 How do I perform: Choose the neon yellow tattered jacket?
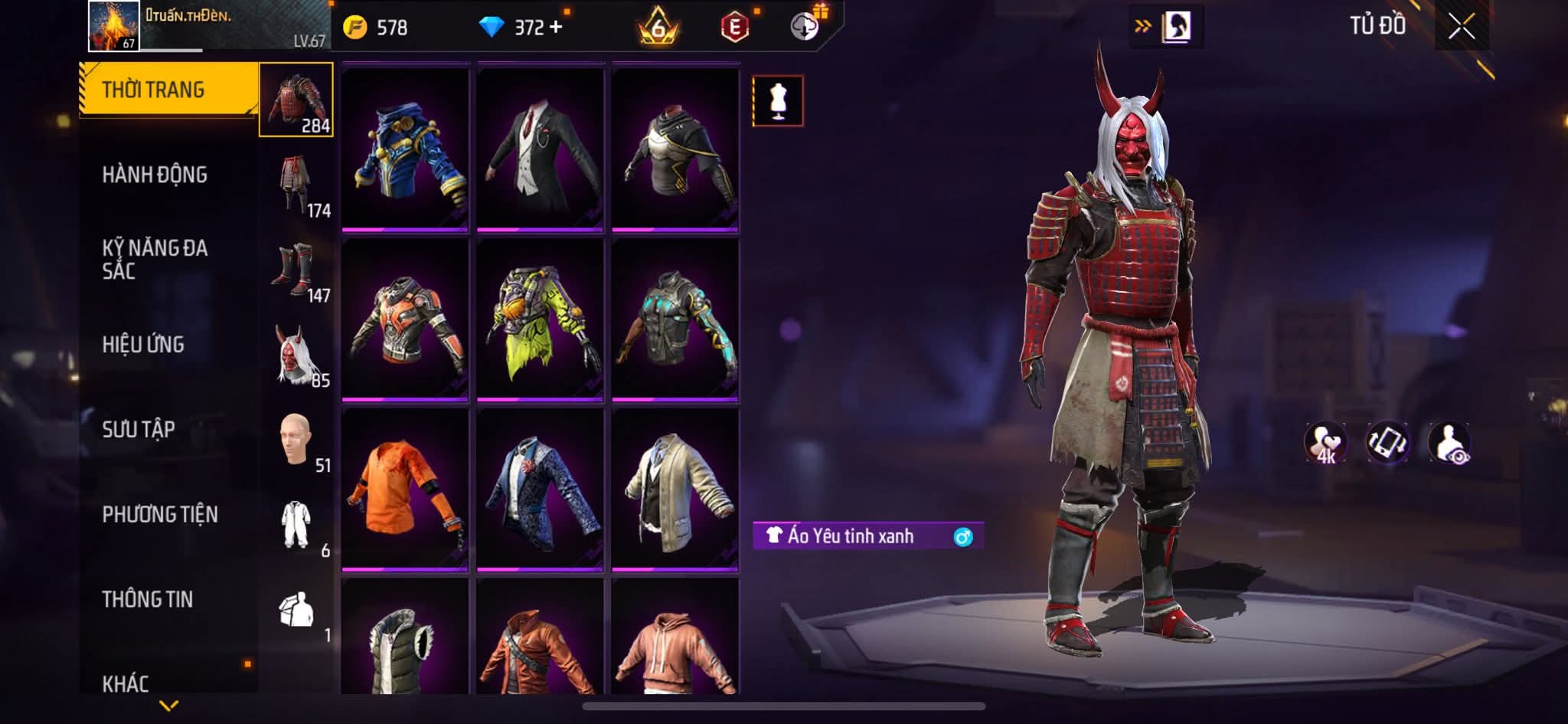click(540, 319)
